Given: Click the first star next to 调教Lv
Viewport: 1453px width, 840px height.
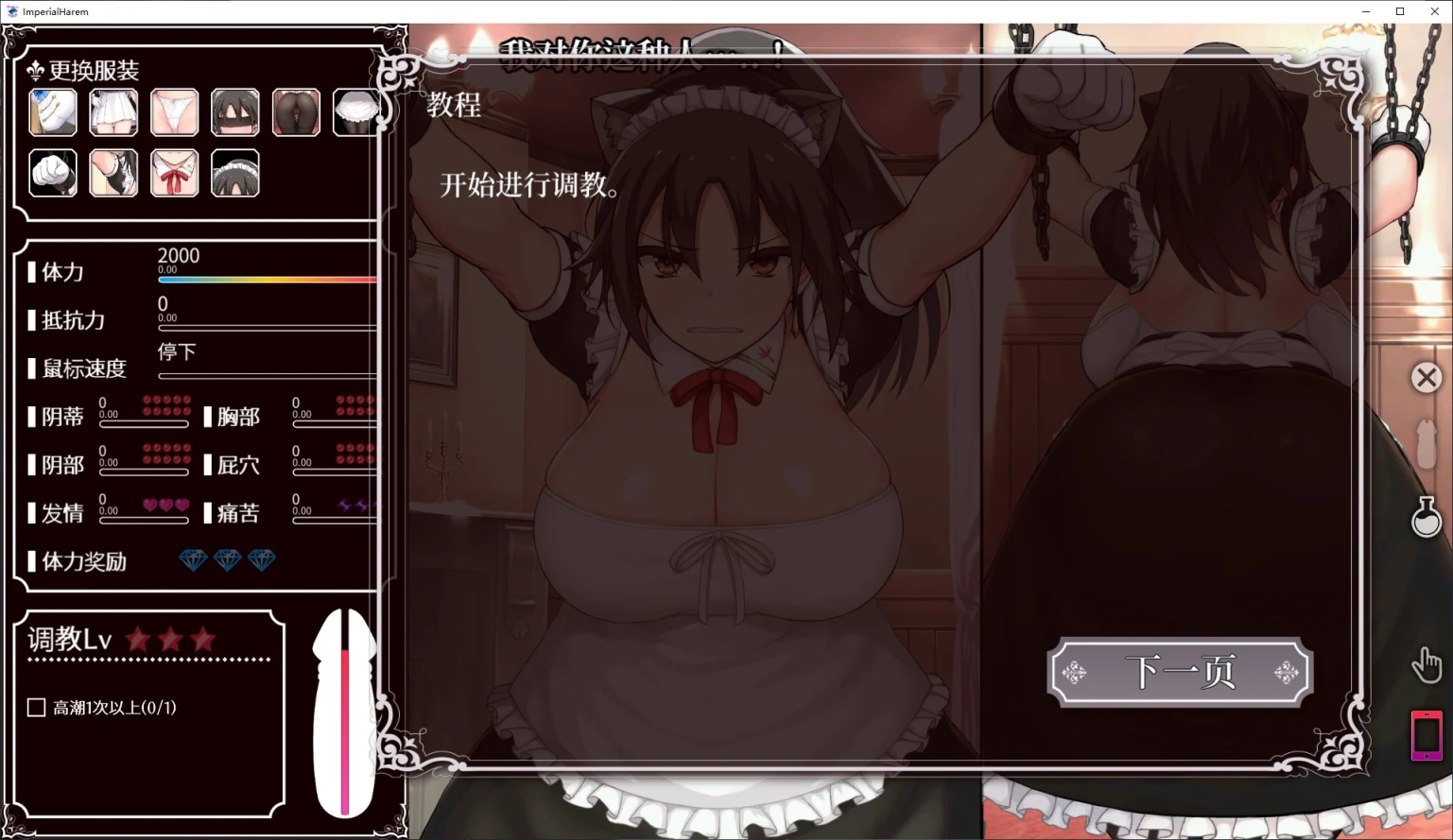Looking at the screenshot, I should point(138,639).
